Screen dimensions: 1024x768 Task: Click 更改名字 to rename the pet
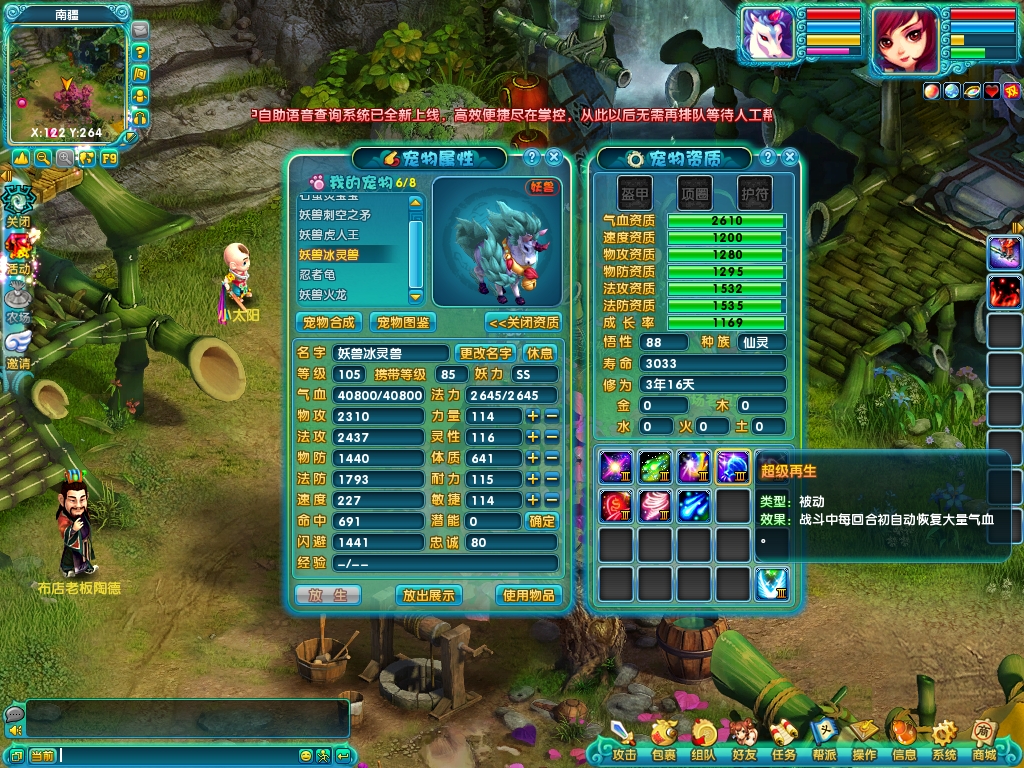(x=486, y=353)
